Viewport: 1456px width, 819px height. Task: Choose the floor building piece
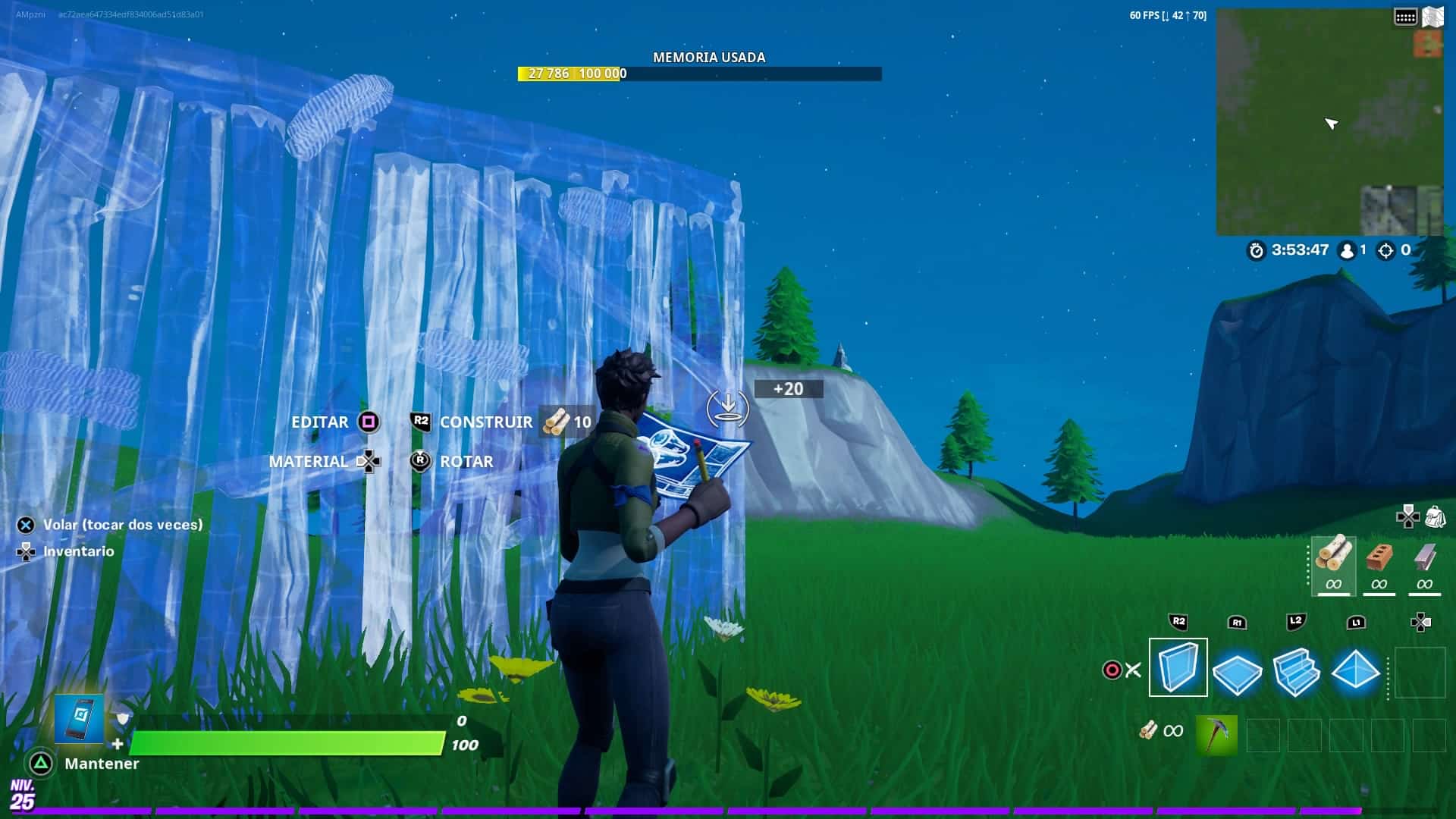[1237, 671]
